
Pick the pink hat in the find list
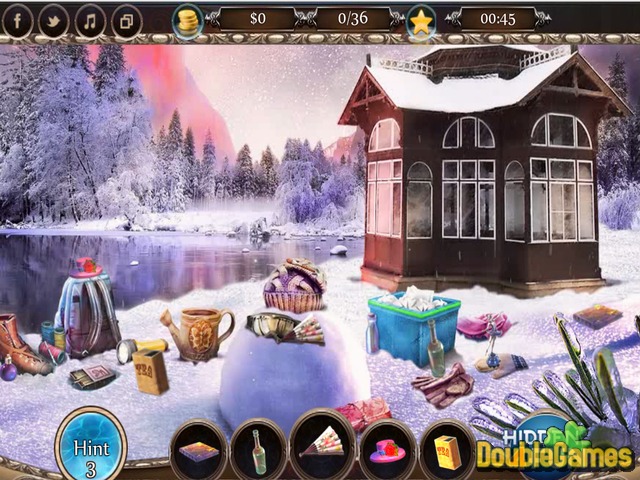point(386,451)
